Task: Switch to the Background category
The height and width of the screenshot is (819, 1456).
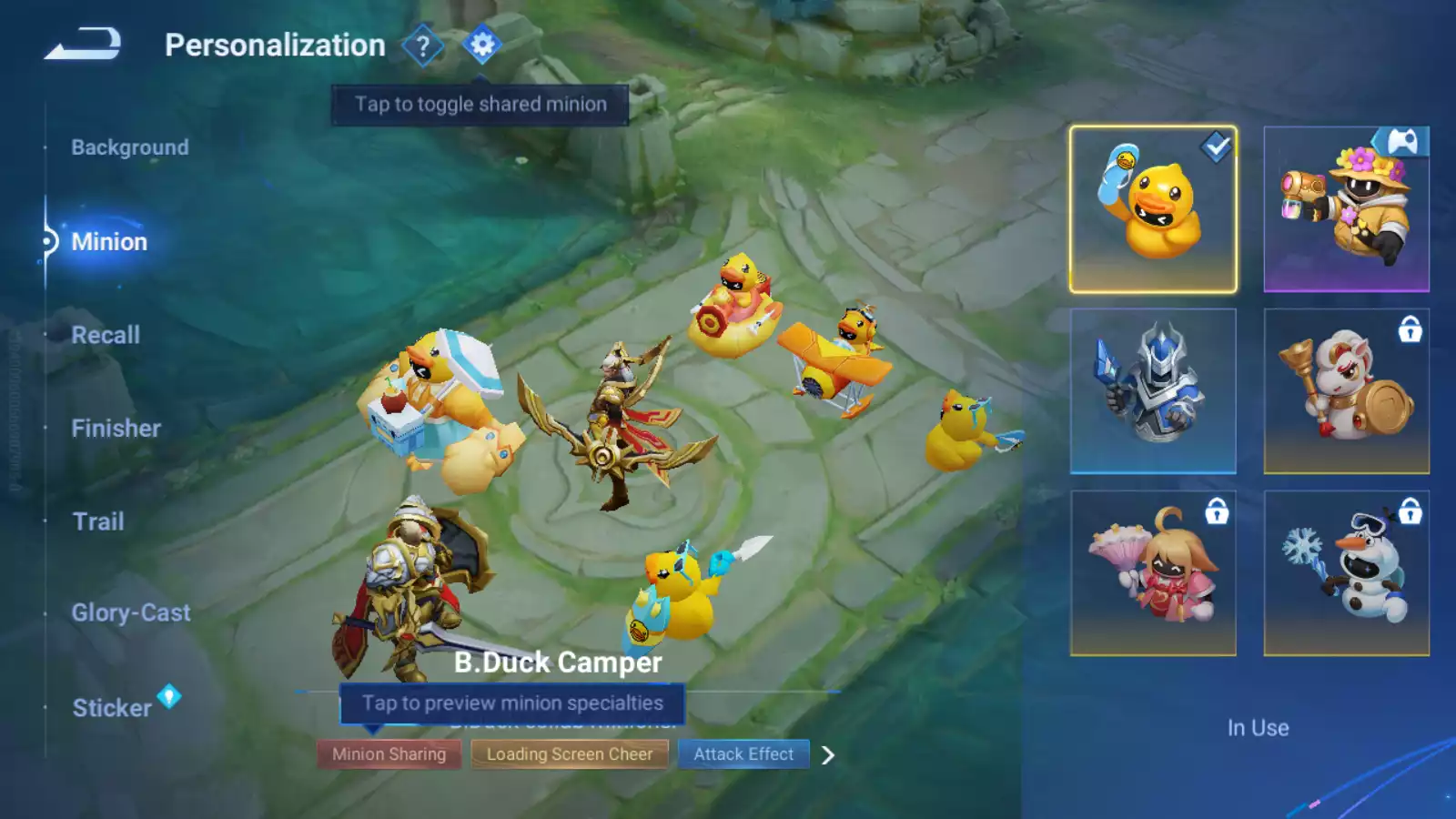Action: tap(130, 147)
